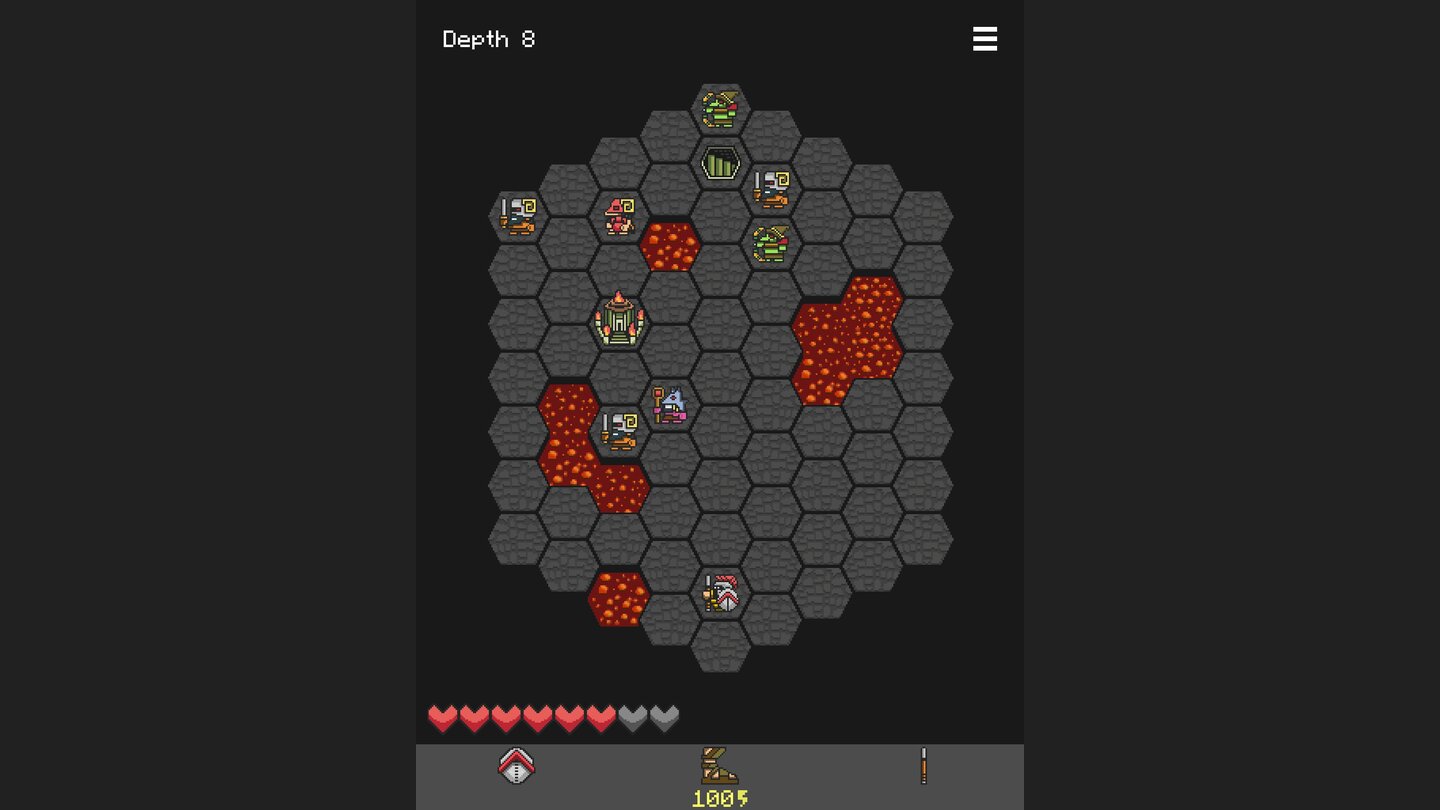Screen dimensions: 1440x810
Task: Click the leftmost footman at the board edge
Action: (x=517, y=215)
